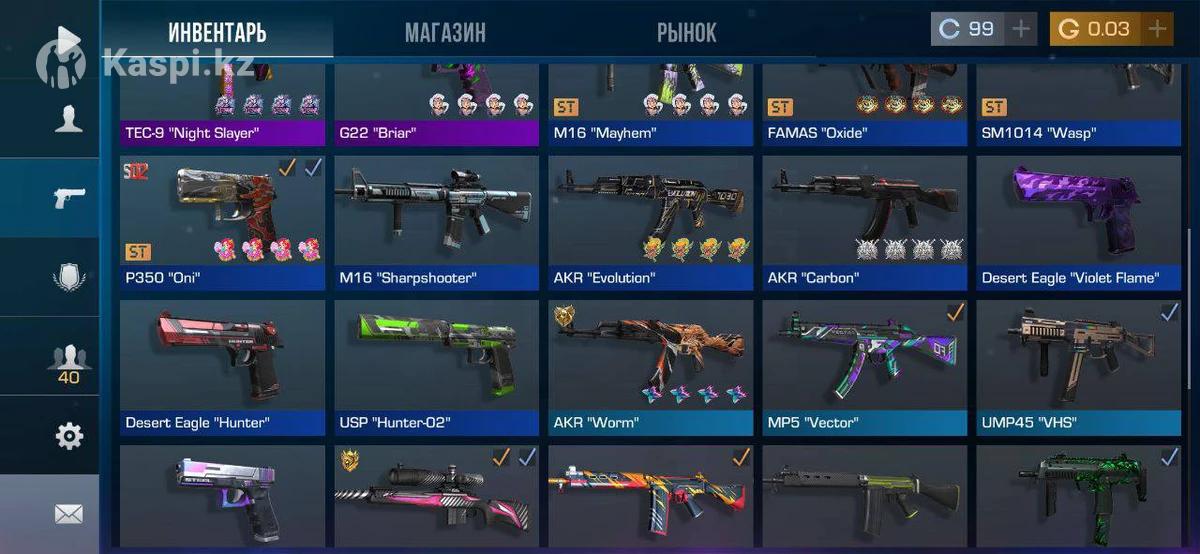Add gold with the plus button
1200x554 pixels.
pyautogui.click(x=1157, y=29)
